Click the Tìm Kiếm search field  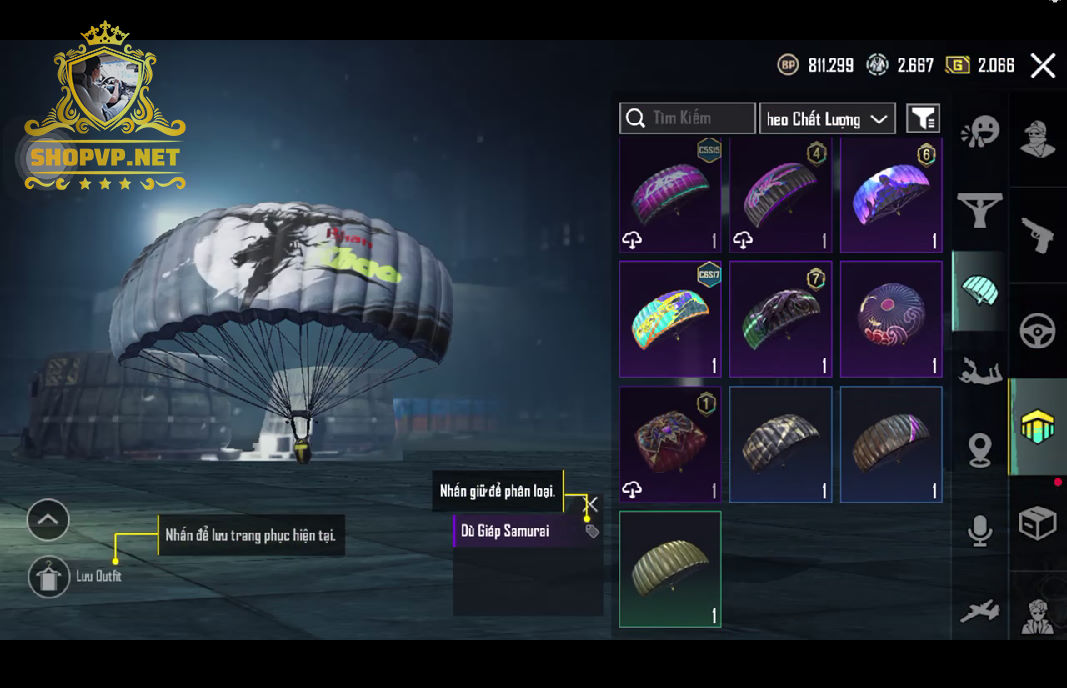[687, 118]
